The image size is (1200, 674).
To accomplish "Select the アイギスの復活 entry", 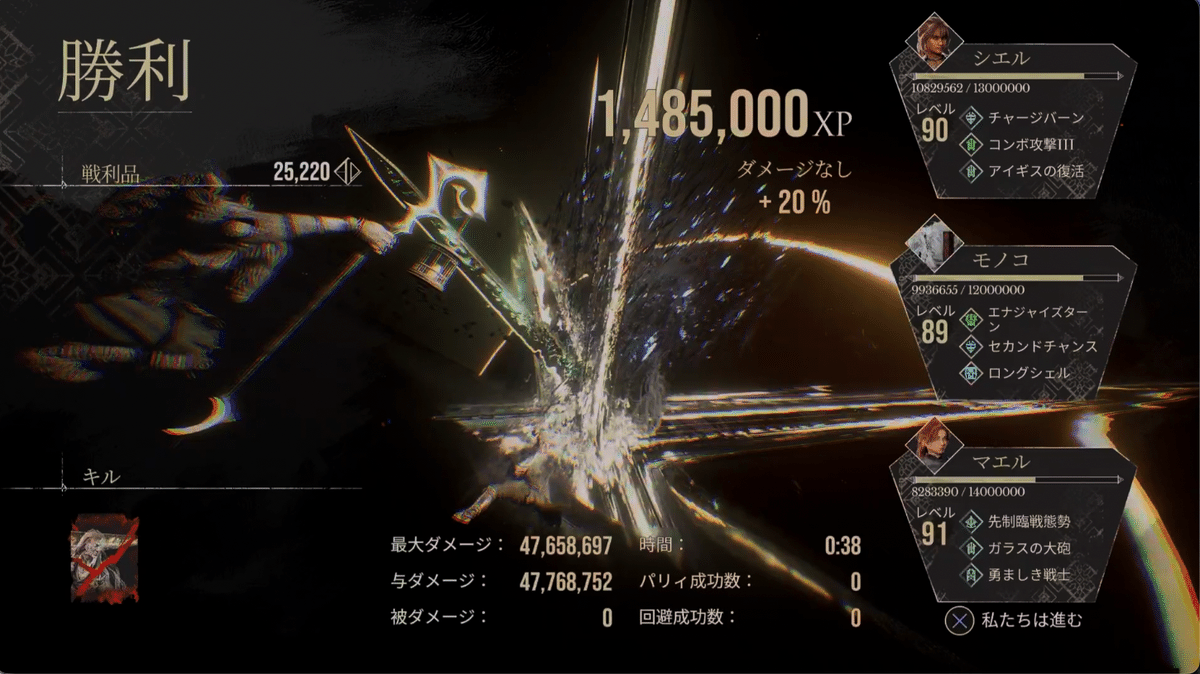I will click(1035, 171).
